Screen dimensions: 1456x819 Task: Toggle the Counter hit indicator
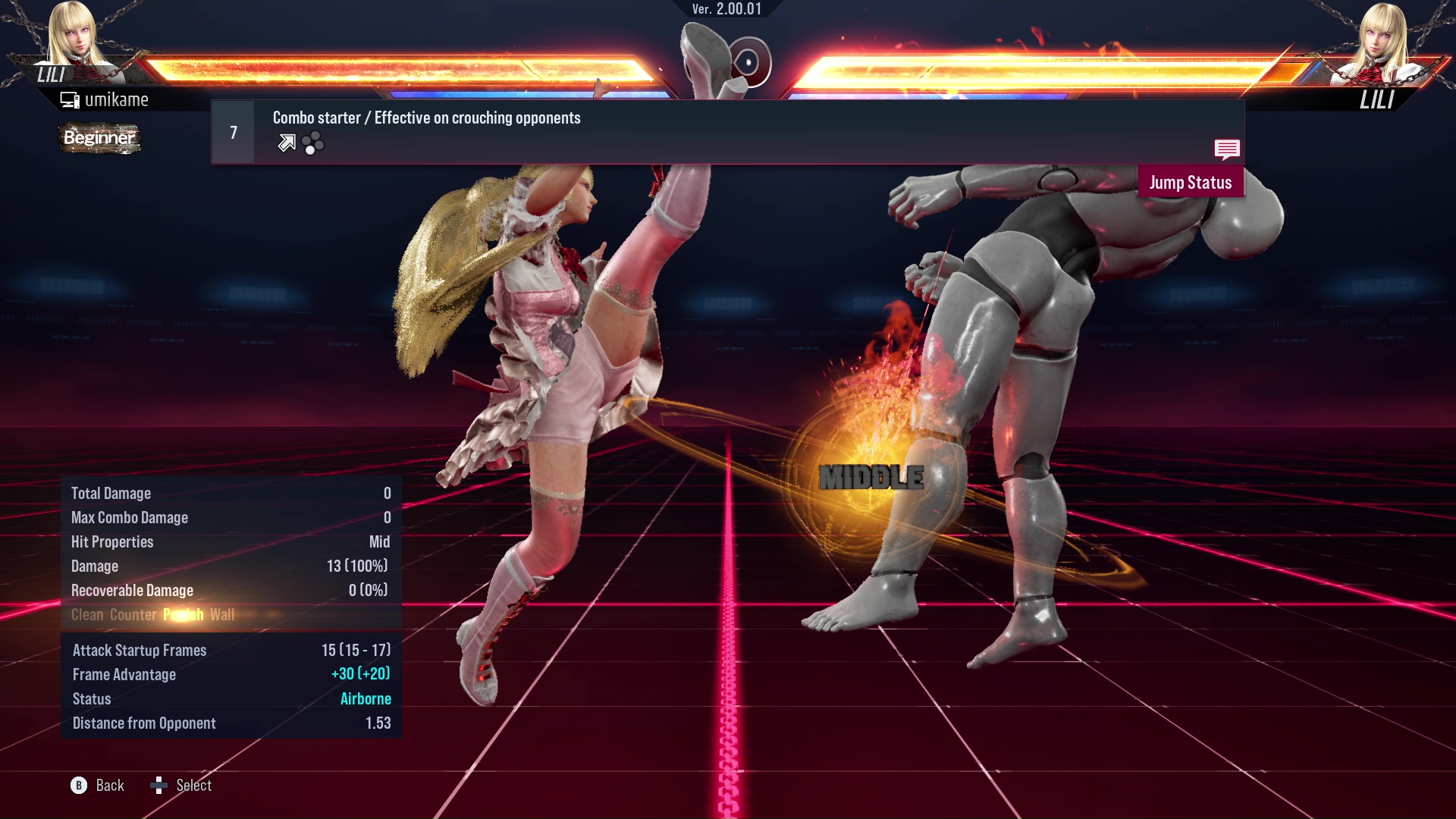click(x=133, y=615)
